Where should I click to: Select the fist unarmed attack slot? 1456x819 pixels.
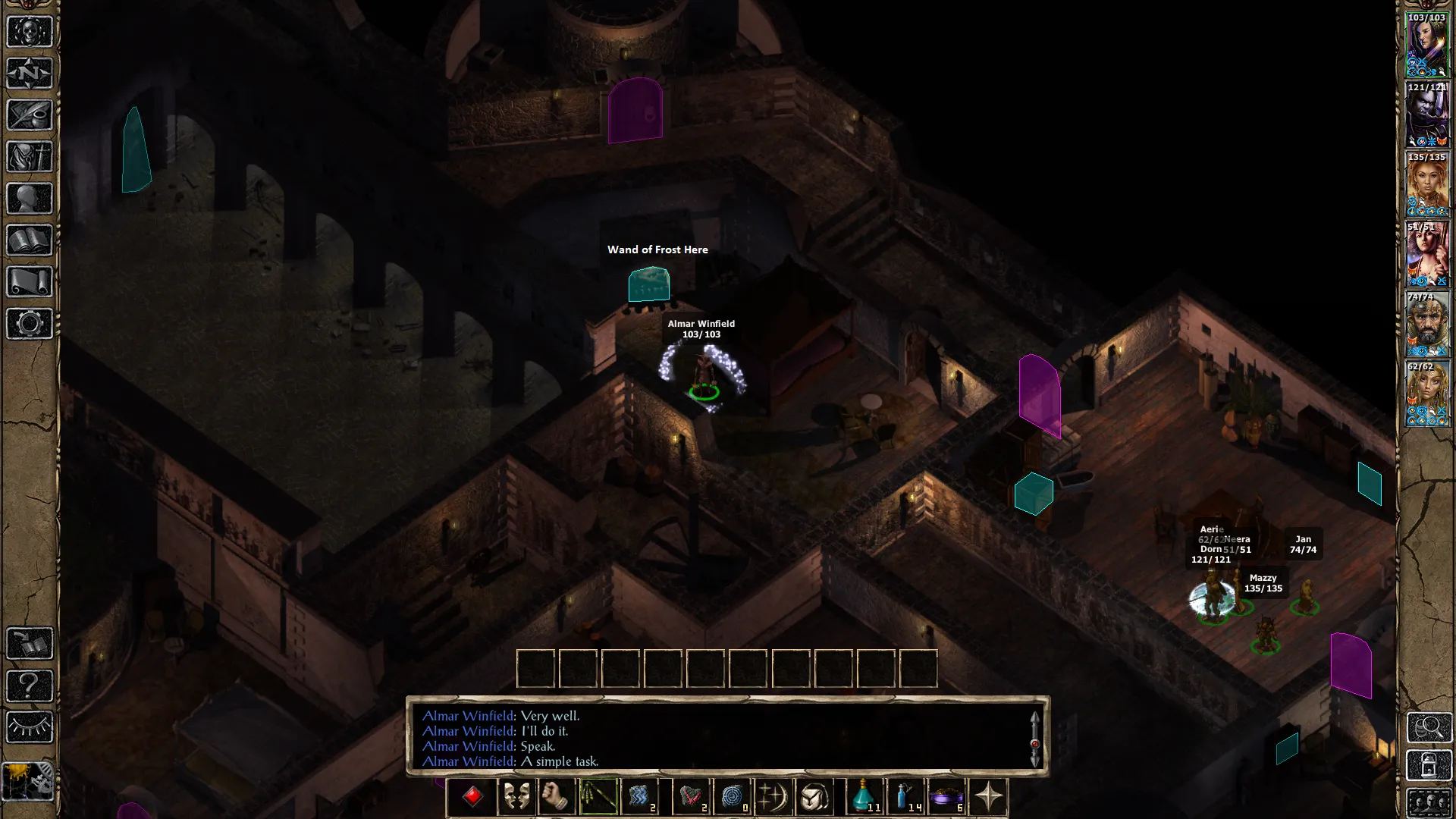(x=557, y=797)
